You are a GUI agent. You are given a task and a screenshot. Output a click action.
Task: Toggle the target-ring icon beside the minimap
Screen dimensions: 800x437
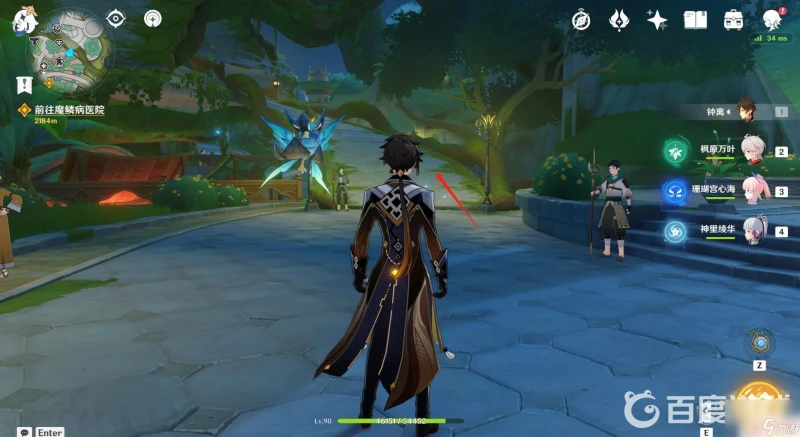(x=116, y=19)
